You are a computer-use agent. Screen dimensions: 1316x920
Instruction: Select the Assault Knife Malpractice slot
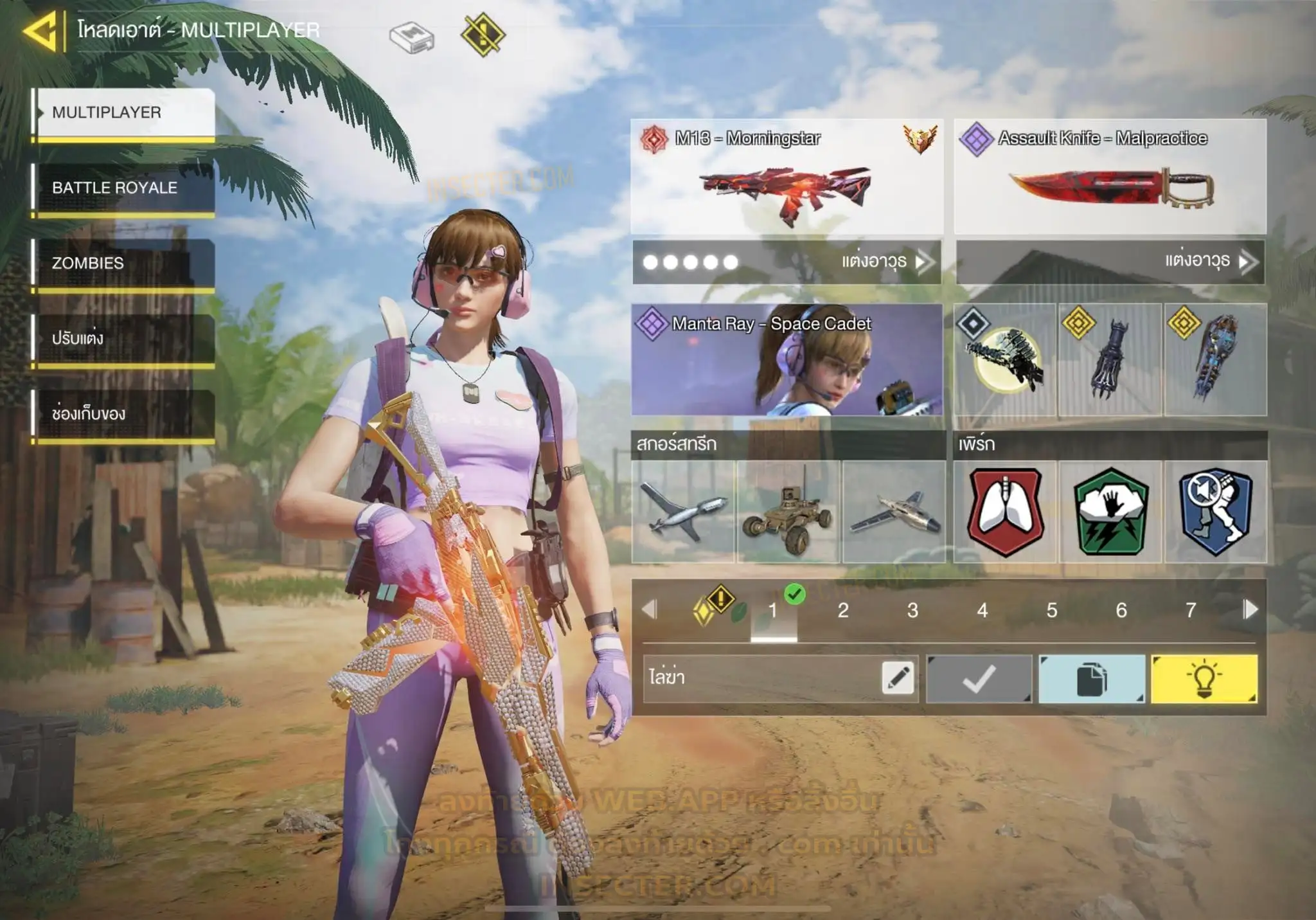(x=1110, y=177)
